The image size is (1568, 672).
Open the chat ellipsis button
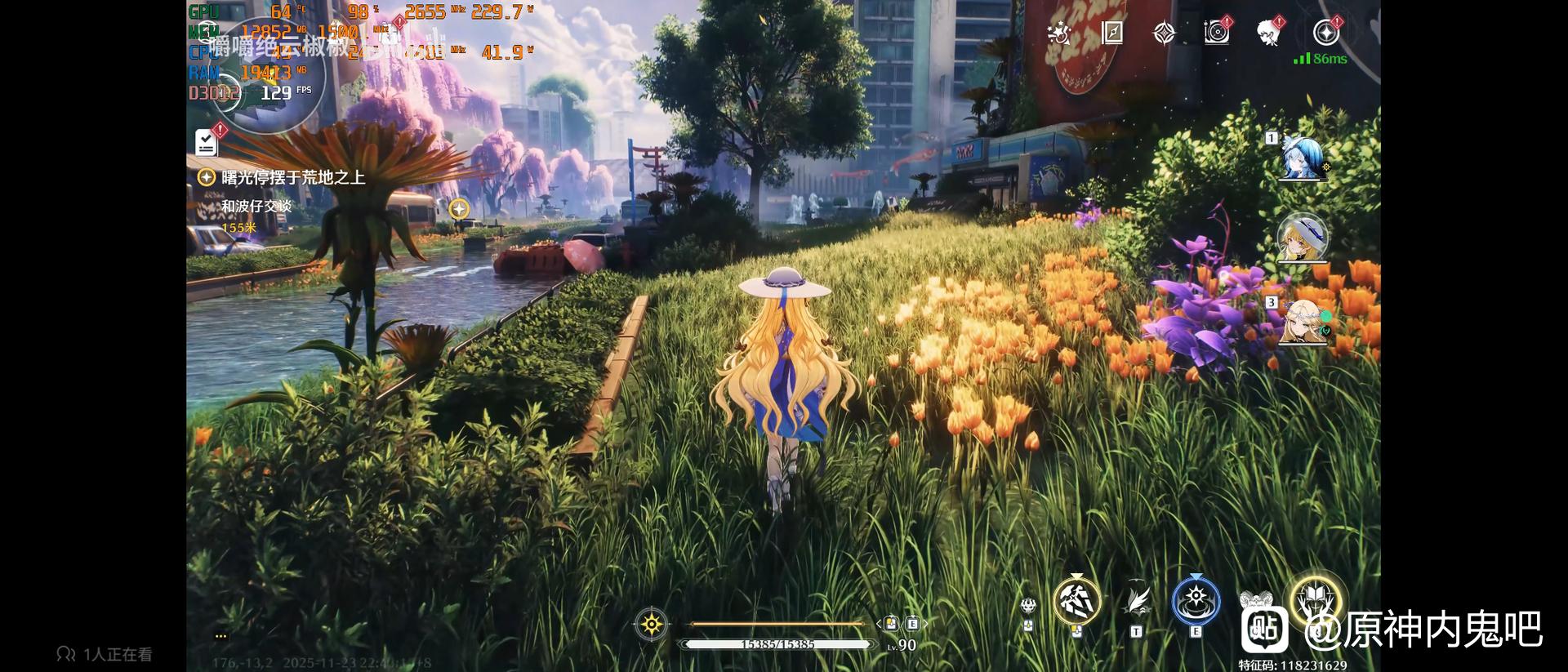[x=220, y=635]
